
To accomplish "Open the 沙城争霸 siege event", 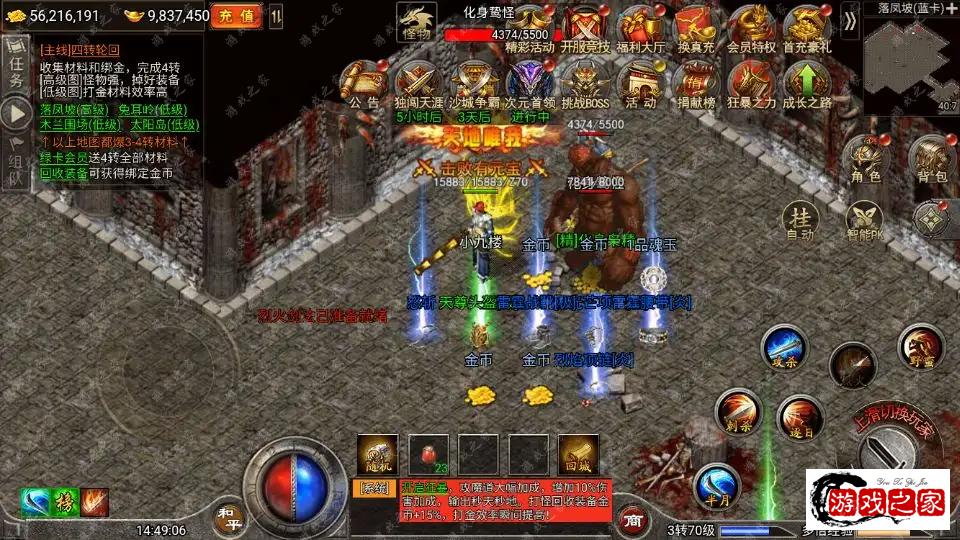I will [473, 82].
